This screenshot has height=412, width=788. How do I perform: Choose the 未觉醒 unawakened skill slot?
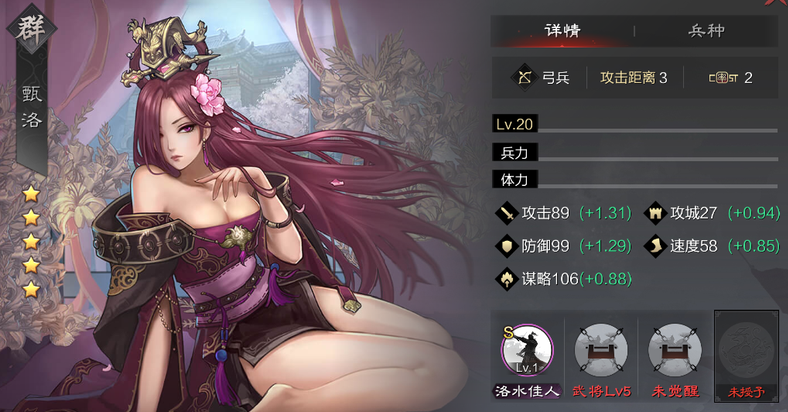click(674, 351)
